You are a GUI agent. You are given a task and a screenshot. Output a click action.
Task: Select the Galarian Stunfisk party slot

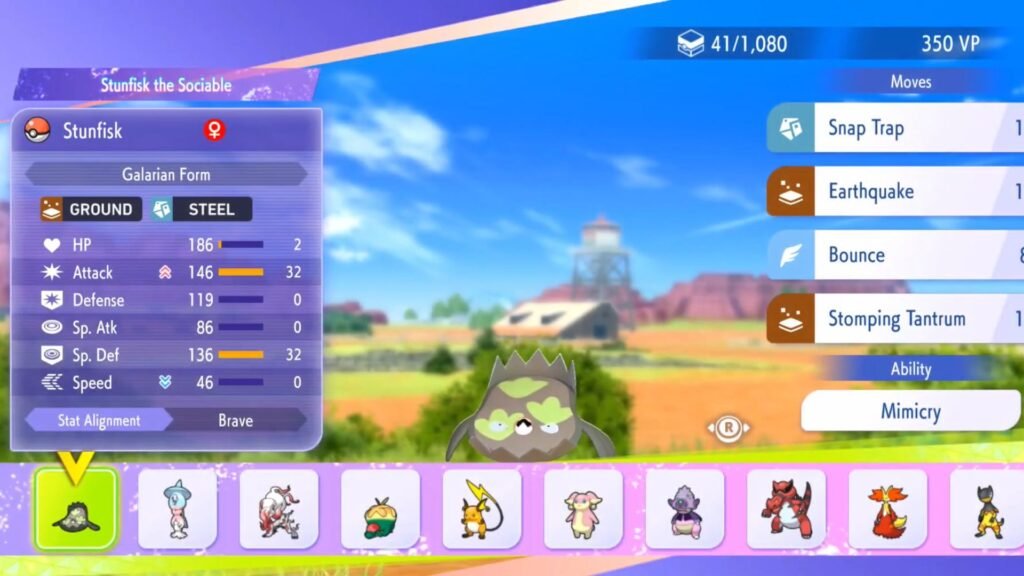click(x=76, y=509)
